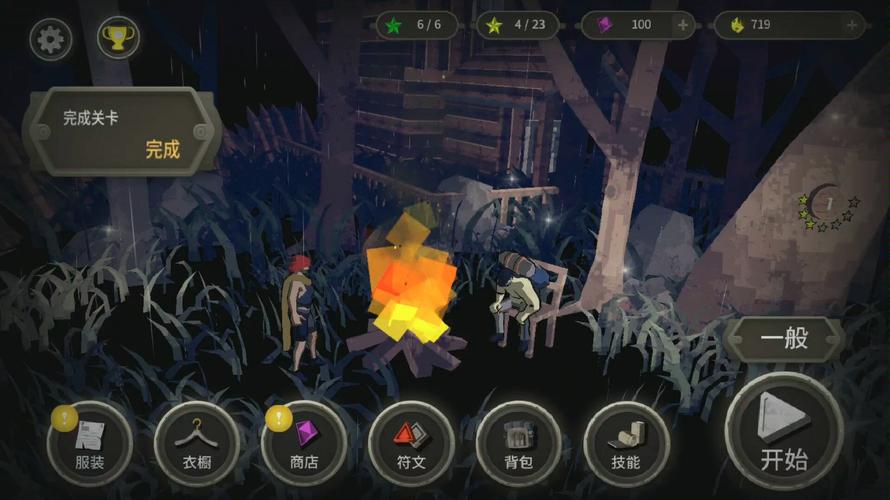Open the gear settings menu
This screenshot has height=500, width=890.
coord(50,40)
